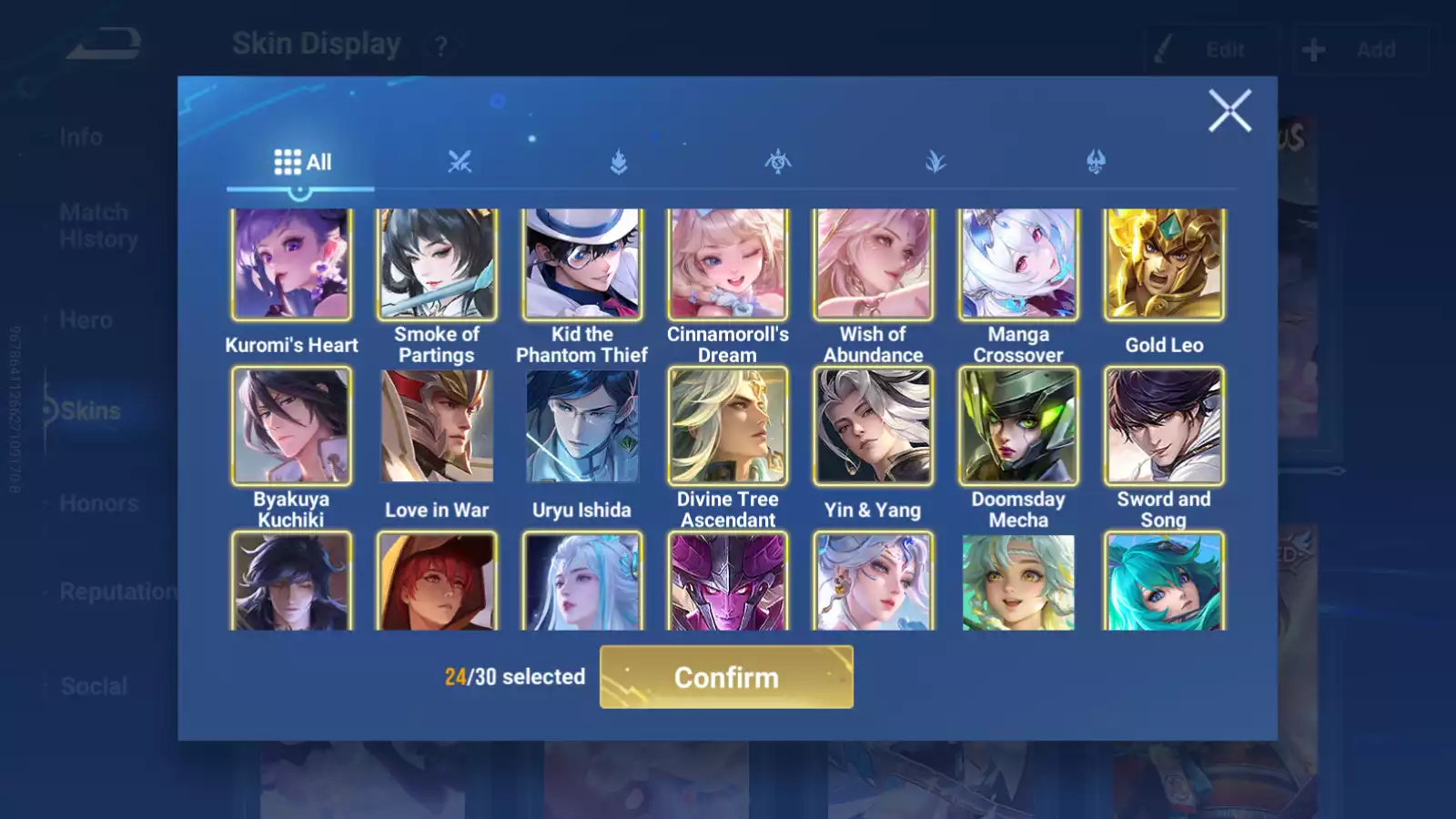Select the flaming shield tank class filter
Screen dimensions: 1456x819
tap(619, 162)
